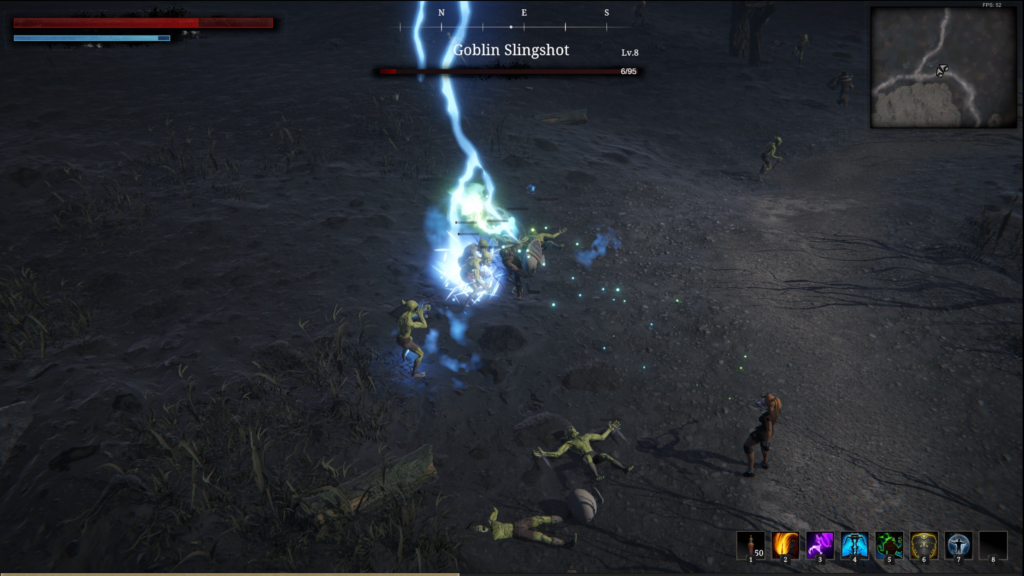The height and width of the screenshot is (576, 1024).
Task: Use the potion in hotbar slot 1
Action: click(750, 545)
